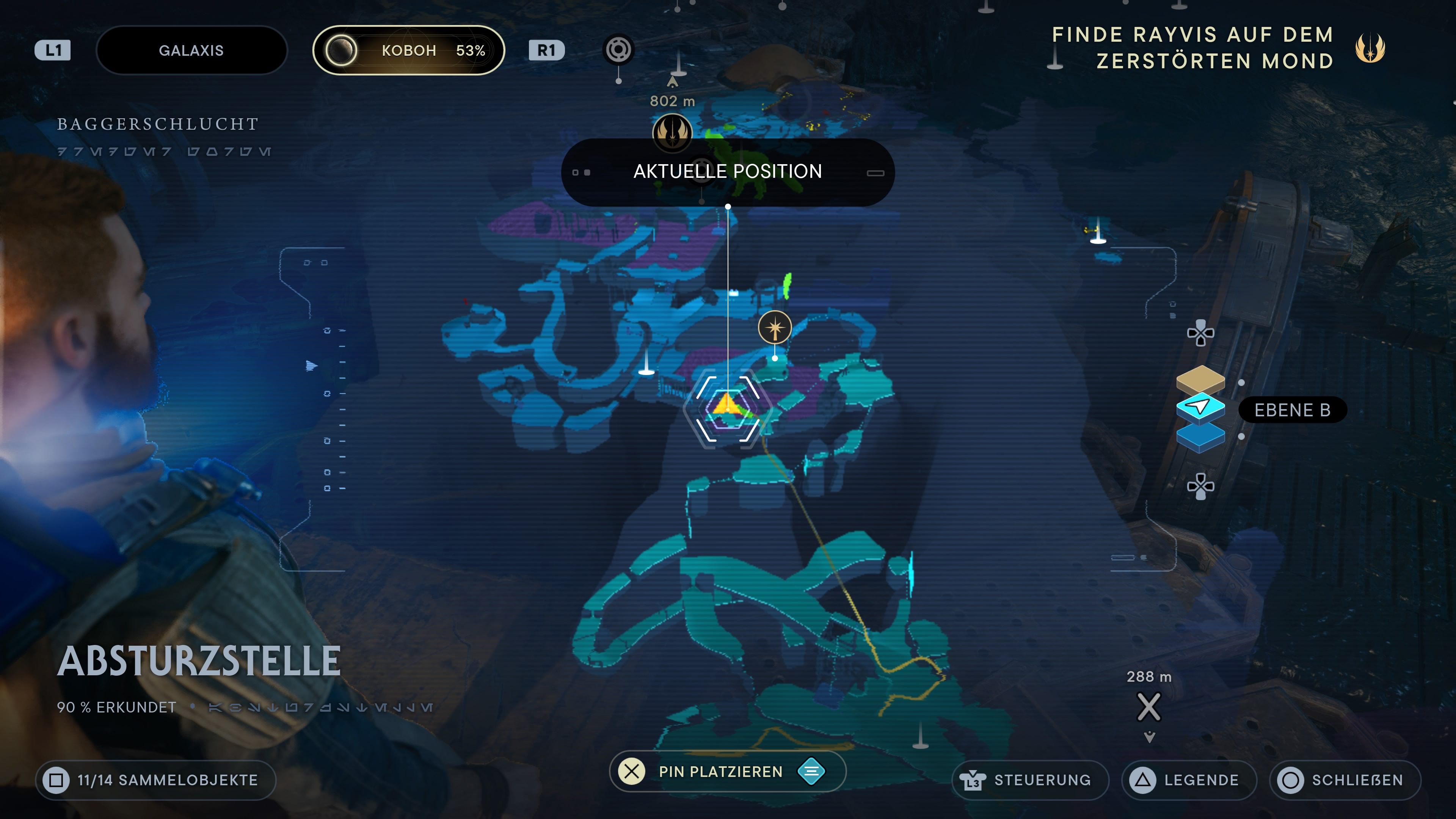Choose the Ebene B level layer
Screen dimensions: 1456x819
click(1200, 407)
